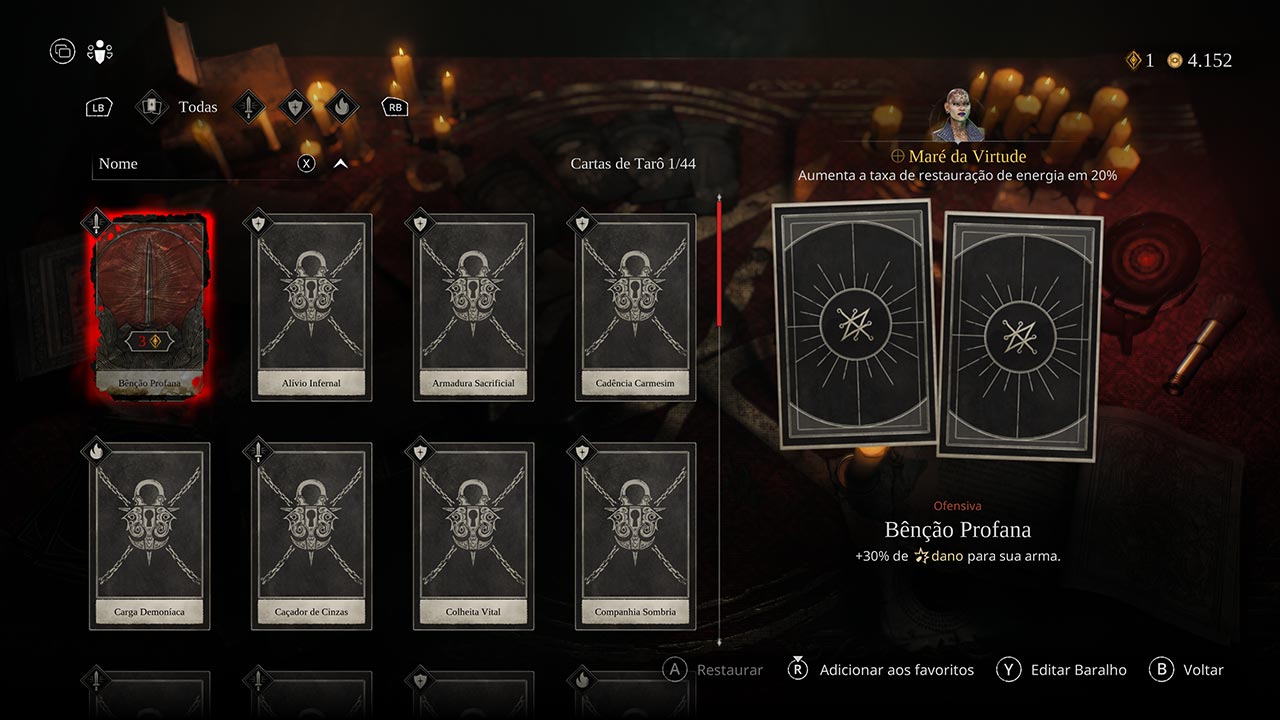Filter cards by the flame category
Viewport: 1280px width, 720px height.
pyautogui.click(x=340, y=107)
